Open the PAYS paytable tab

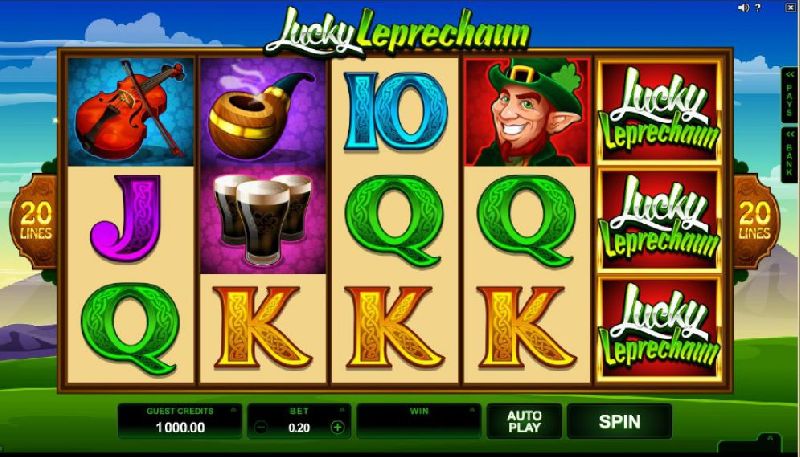[789, 95]
